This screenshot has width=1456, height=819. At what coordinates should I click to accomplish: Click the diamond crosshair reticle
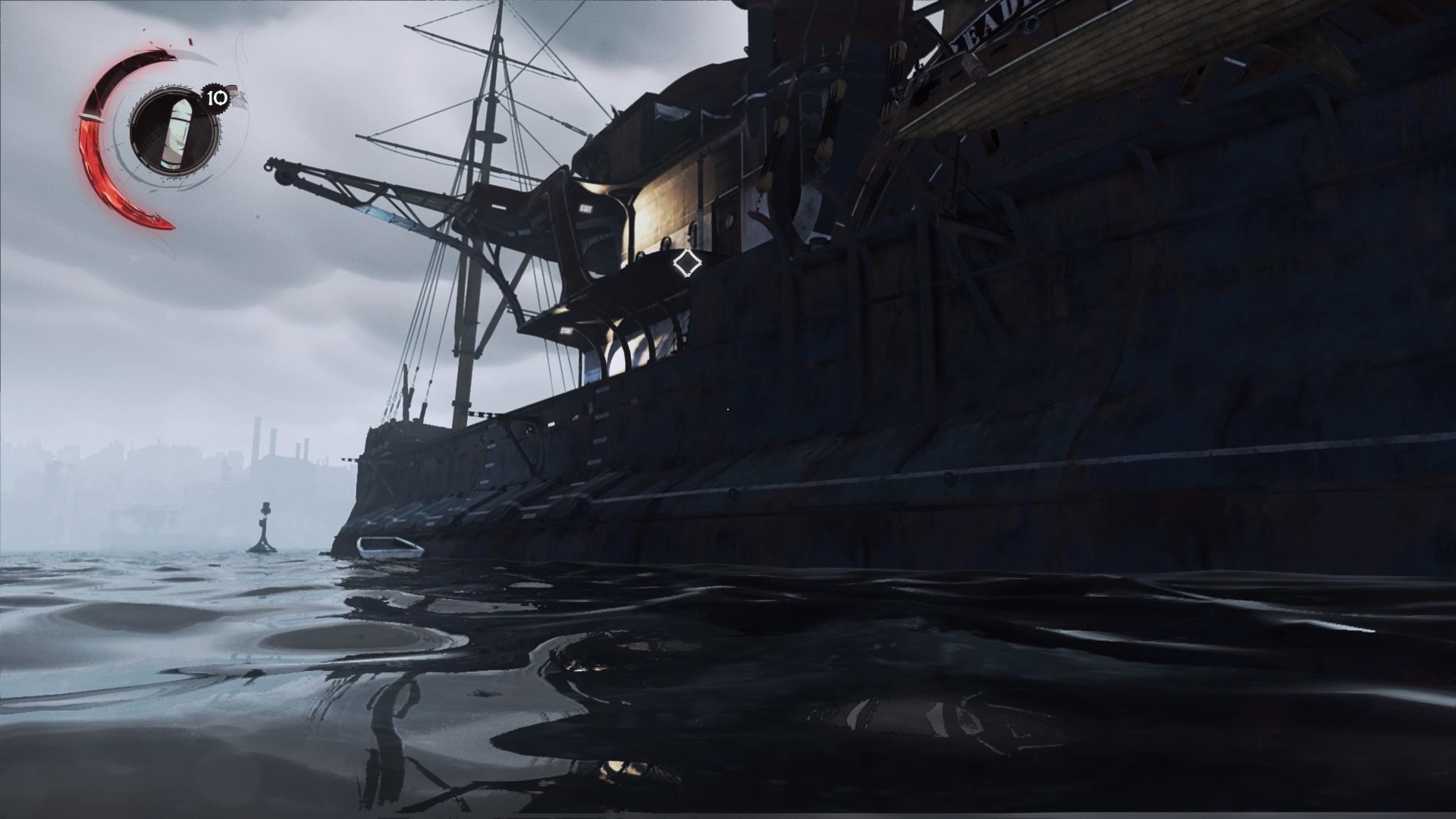pyautogui.click(x=687, y=262)
